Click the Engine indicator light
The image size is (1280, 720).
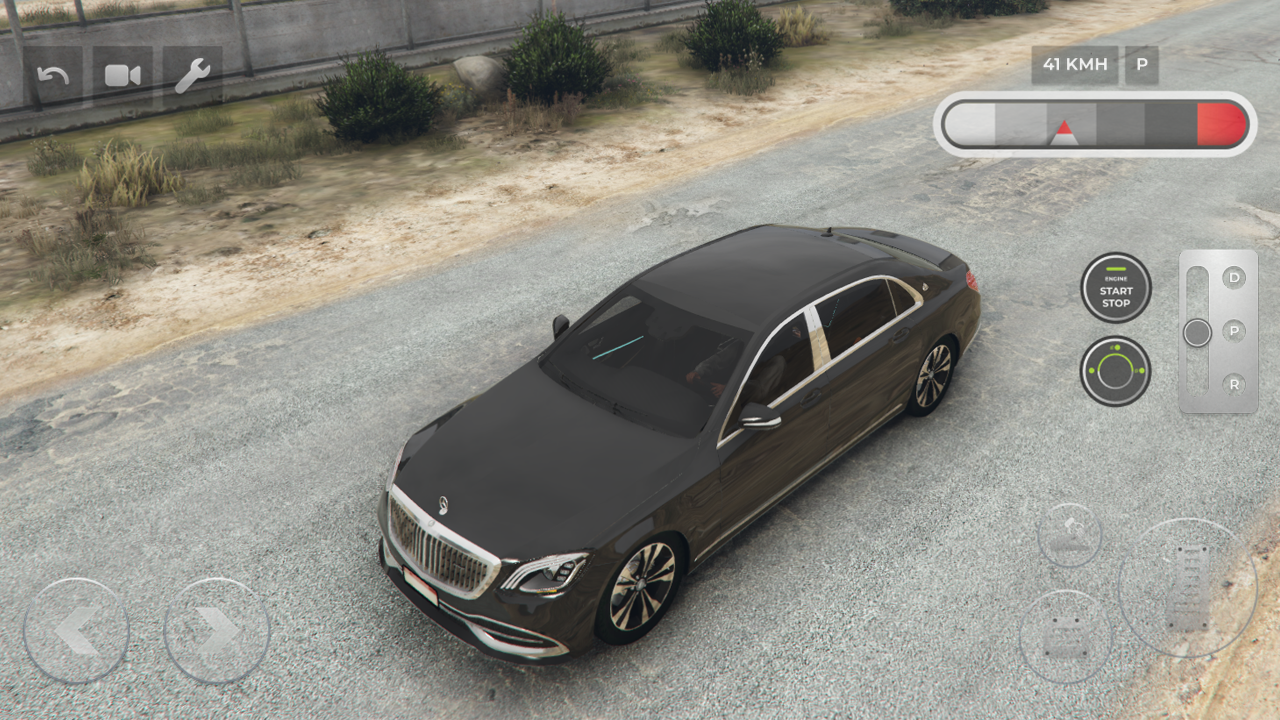pyautogui.click(x=1116, y=270)
